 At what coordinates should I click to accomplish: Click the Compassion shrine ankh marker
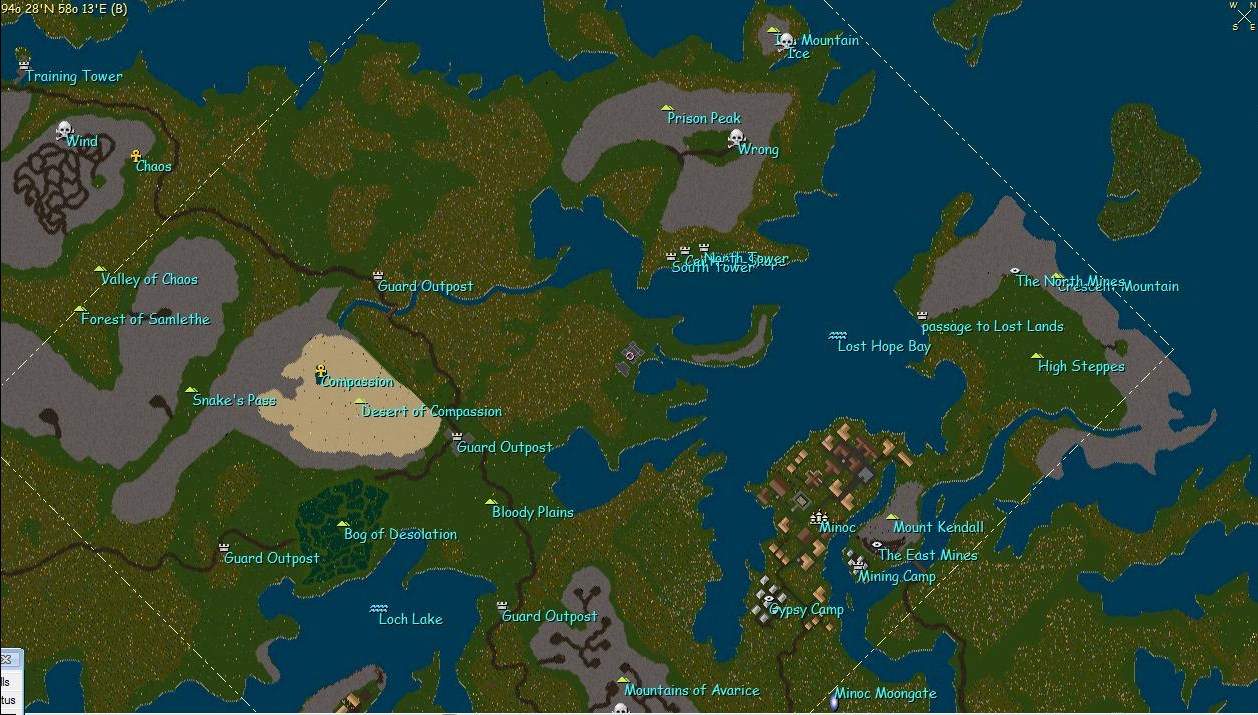(x=321, y=371)
